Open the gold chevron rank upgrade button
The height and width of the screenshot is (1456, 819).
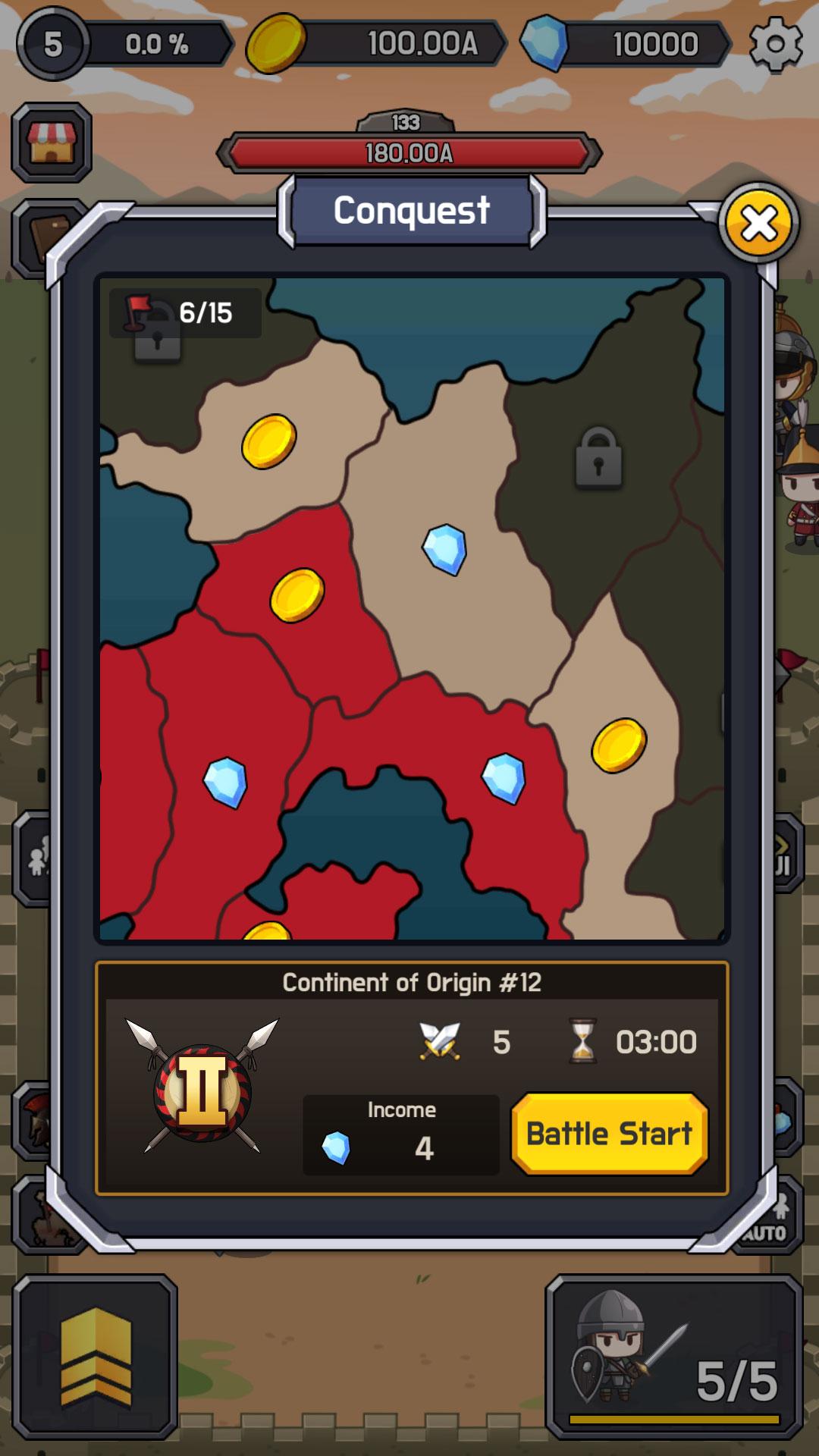96,1356
